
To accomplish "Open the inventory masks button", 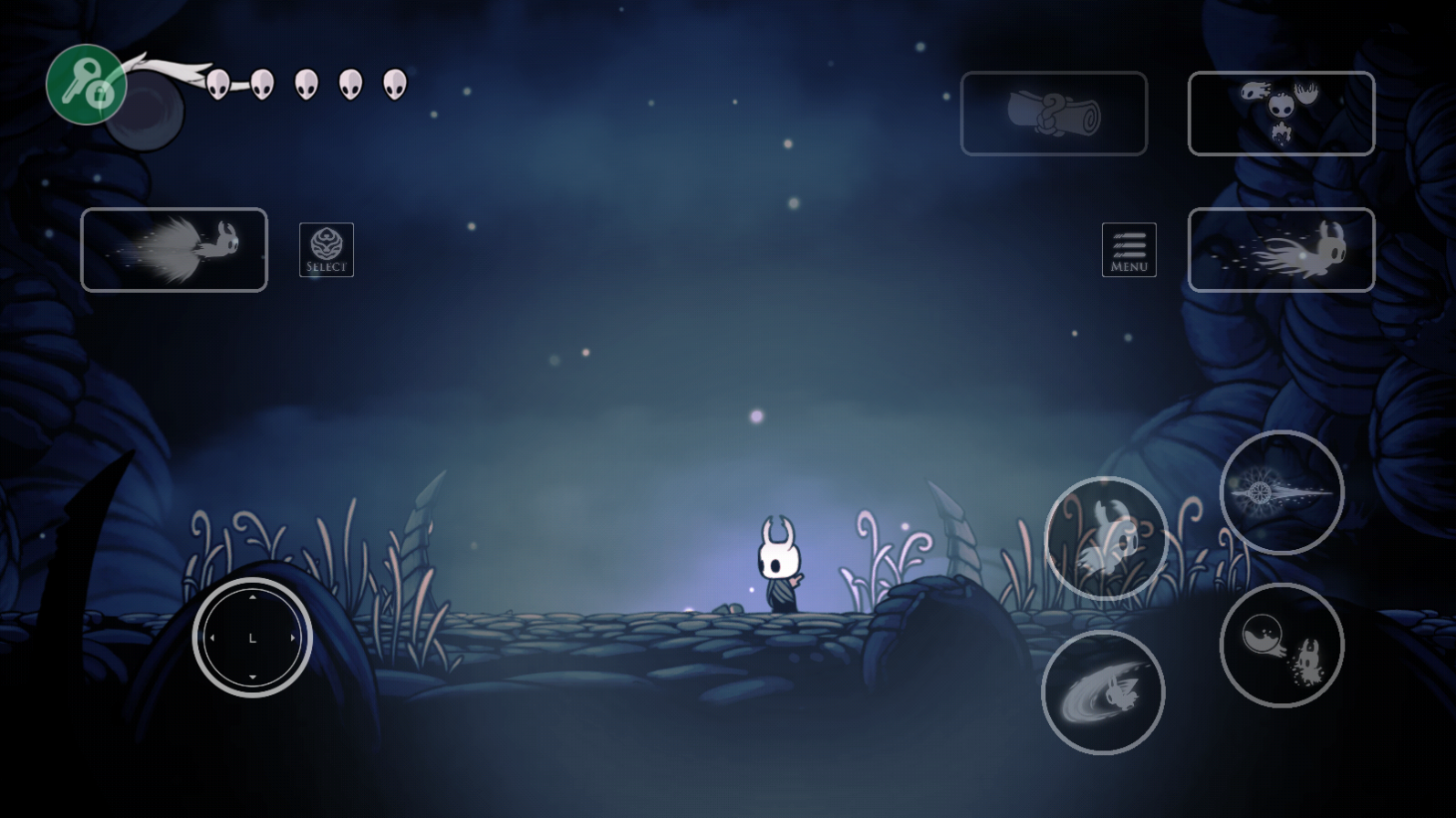I will (x=1281, y=113).
